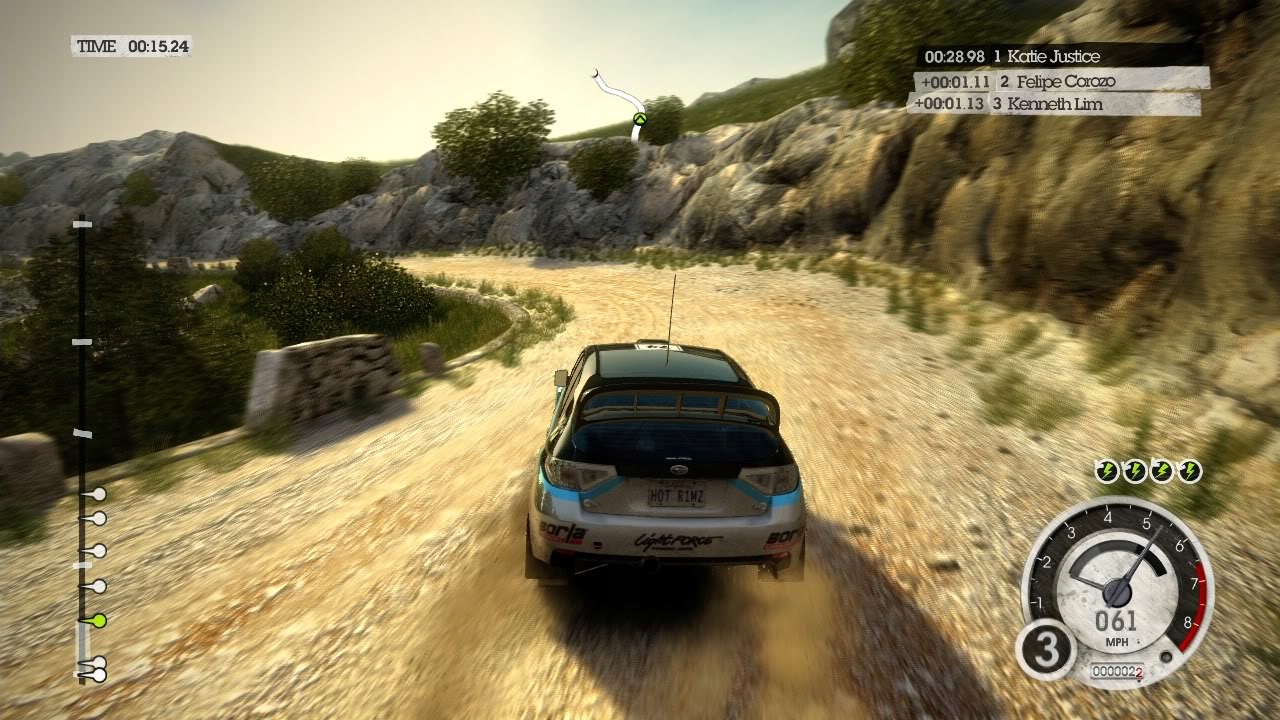The image size is (1280, 720).
Task: Select the topmost checkpoint notch on the progress bar
Action: [x=80, y=224]
